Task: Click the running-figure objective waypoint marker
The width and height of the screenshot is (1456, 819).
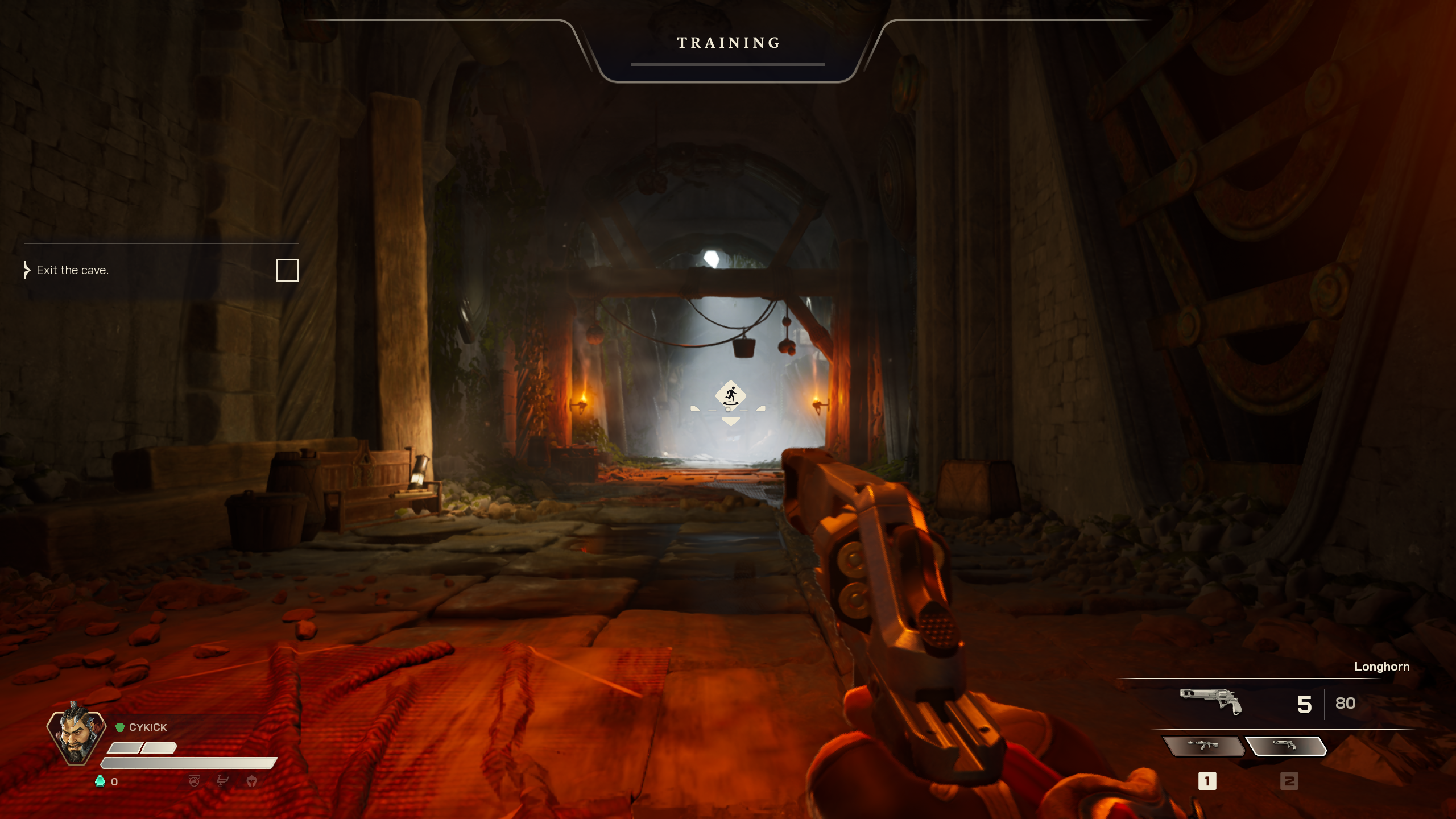Action: [730, 395]
